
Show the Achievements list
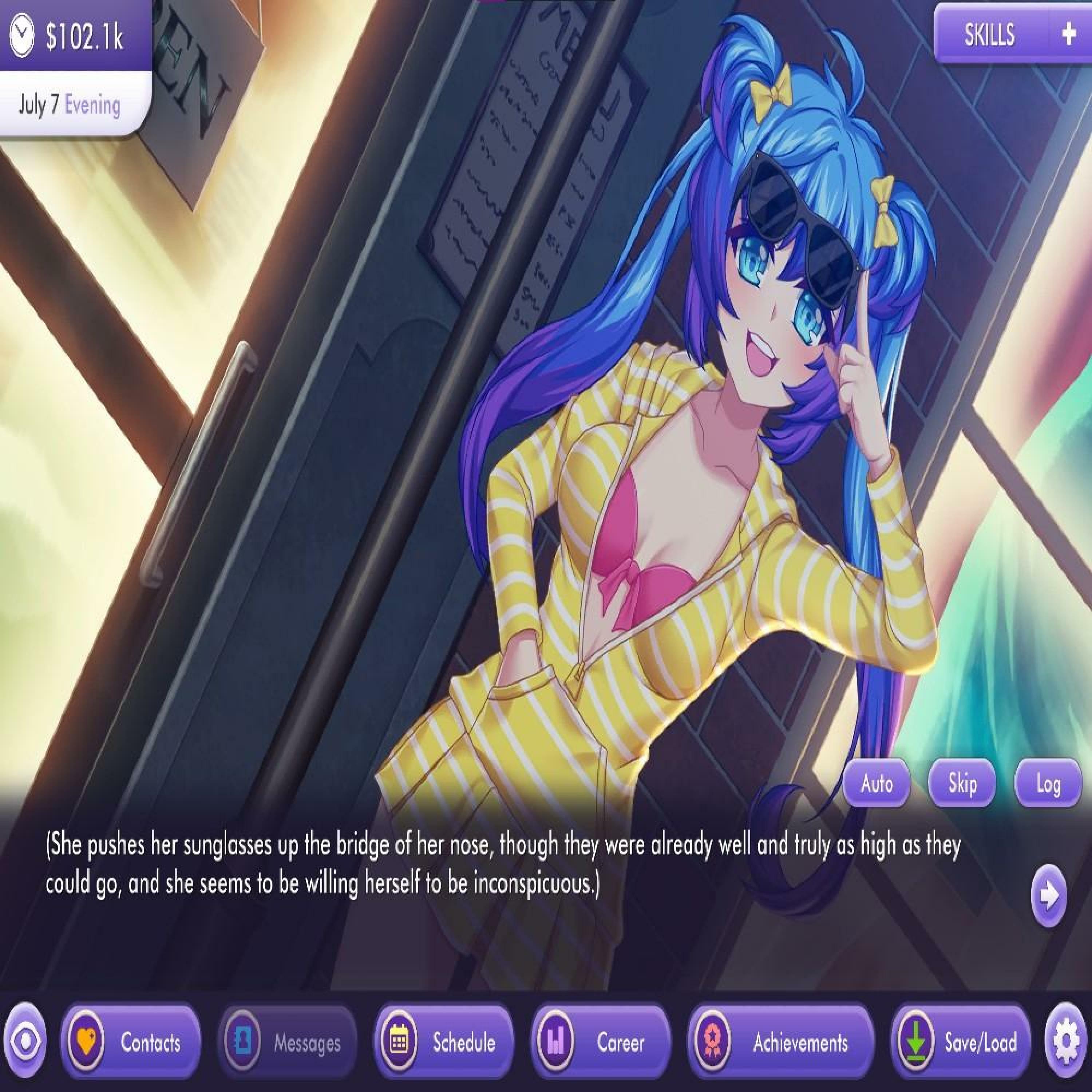pyautogui.click(x=780, y=1042)
